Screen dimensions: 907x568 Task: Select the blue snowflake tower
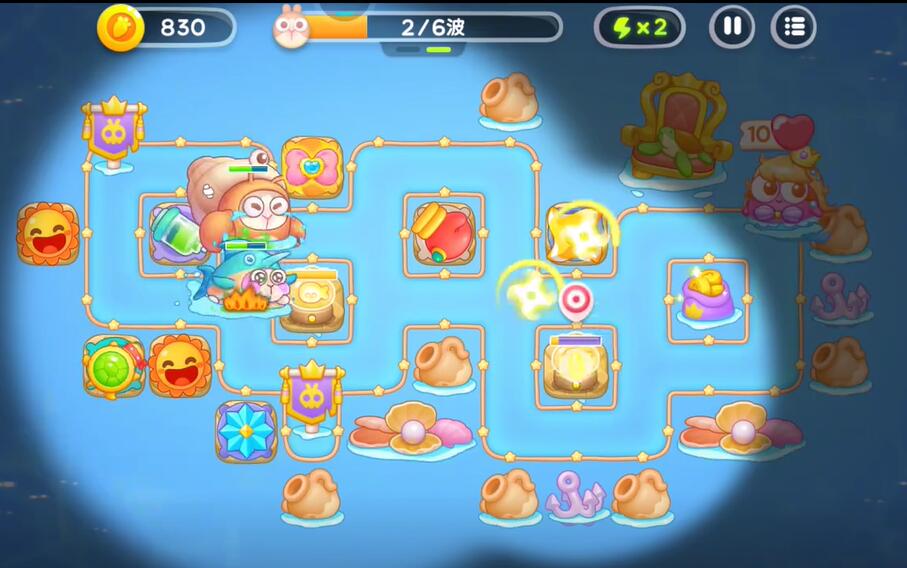(246, 431)
